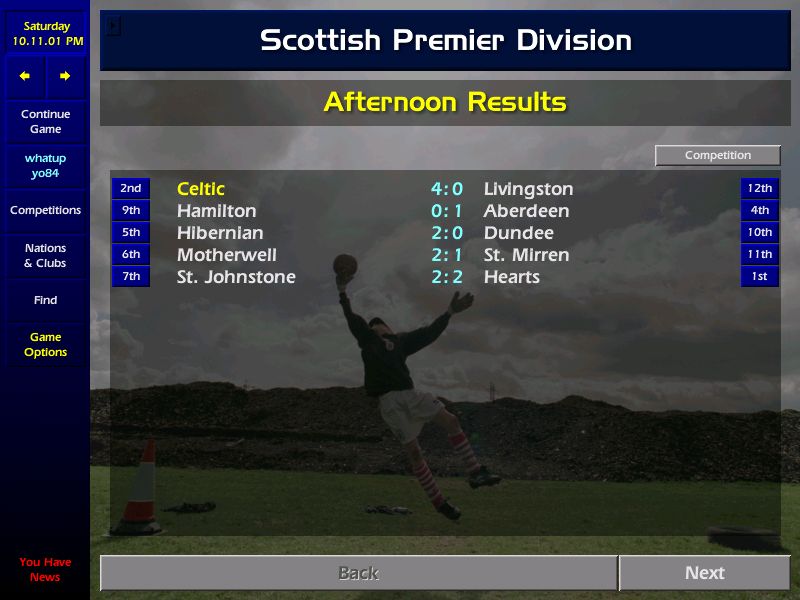Click the Saturday date display
Viewport: 800px width, 600px height.
(47, 33)
